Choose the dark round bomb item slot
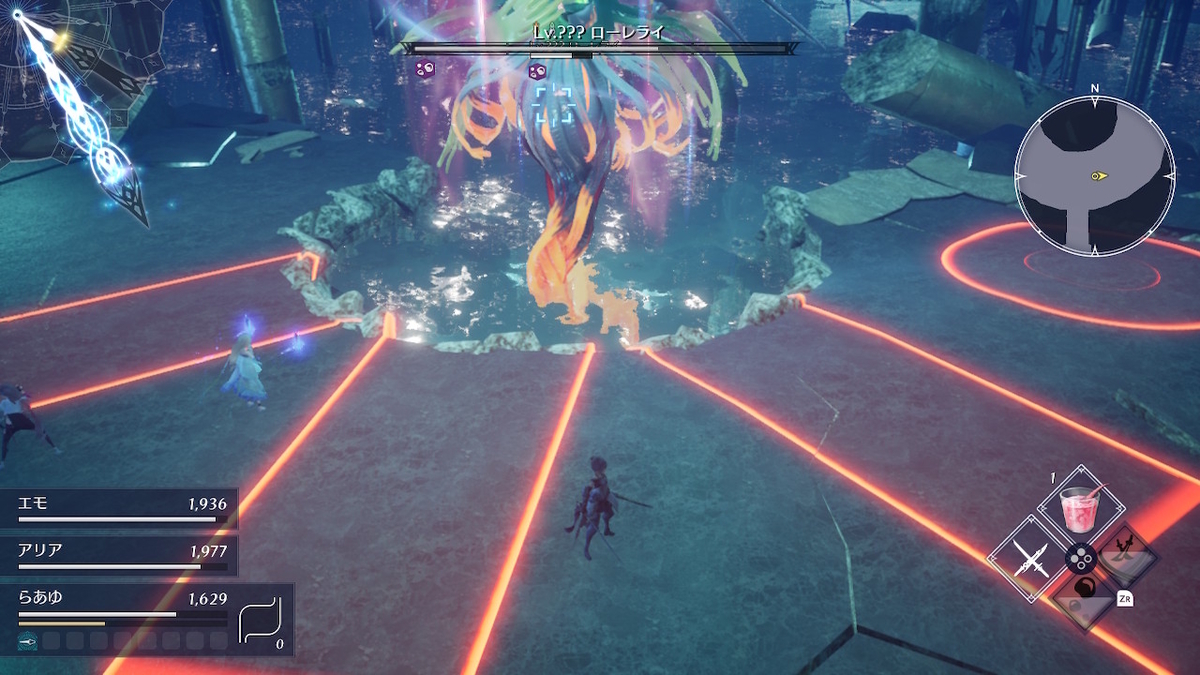 pyautogui.click(x=1084, y=599)
